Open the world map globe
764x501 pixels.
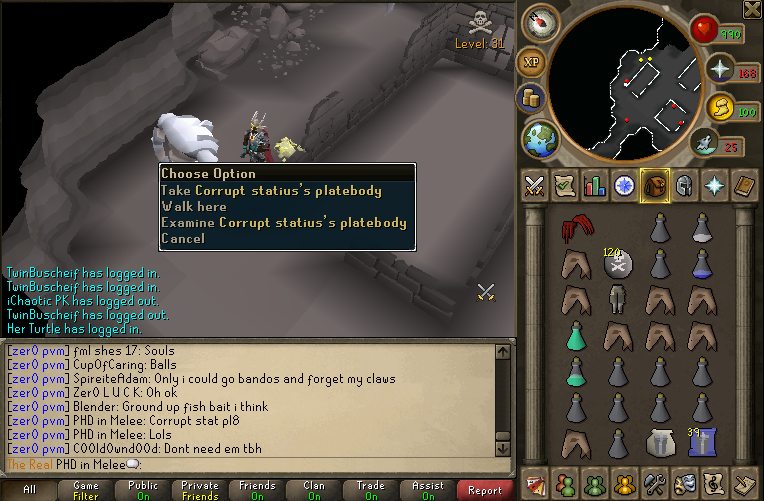click(x=540, y=137)
